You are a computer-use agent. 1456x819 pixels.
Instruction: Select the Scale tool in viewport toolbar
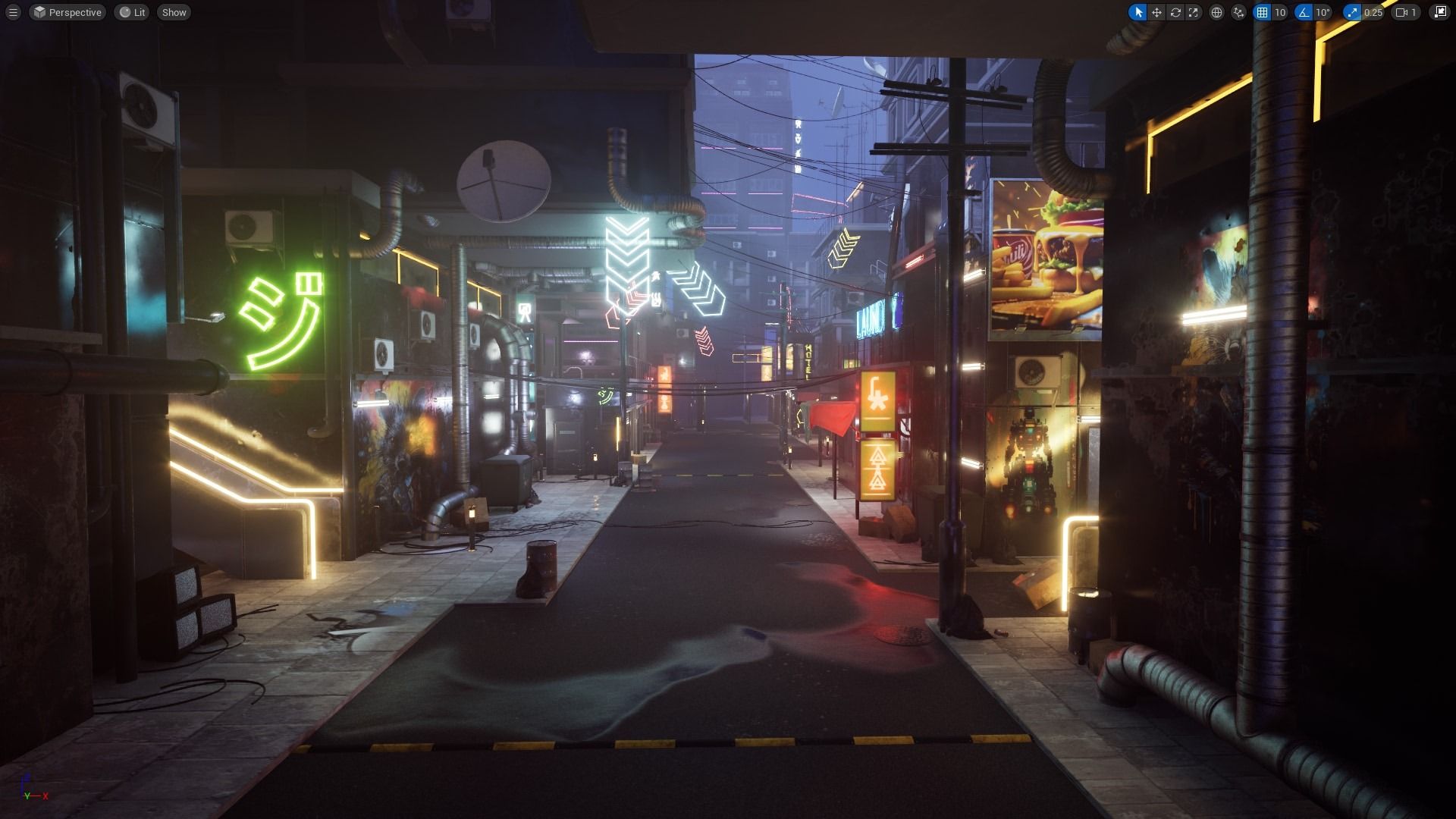click(1194, 12)
